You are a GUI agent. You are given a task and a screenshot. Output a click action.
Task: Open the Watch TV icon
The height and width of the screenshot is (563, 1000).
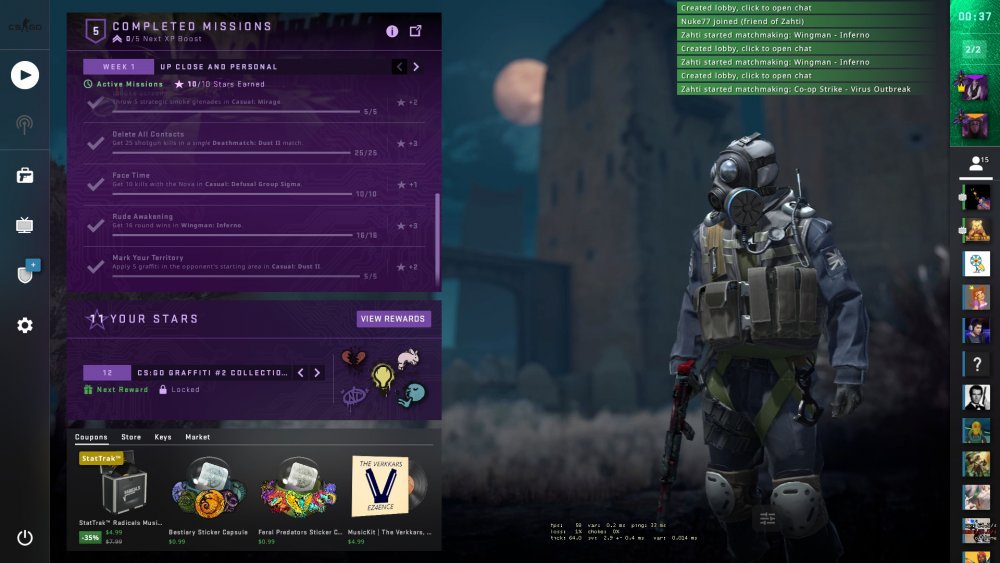(x=25, y=225)
